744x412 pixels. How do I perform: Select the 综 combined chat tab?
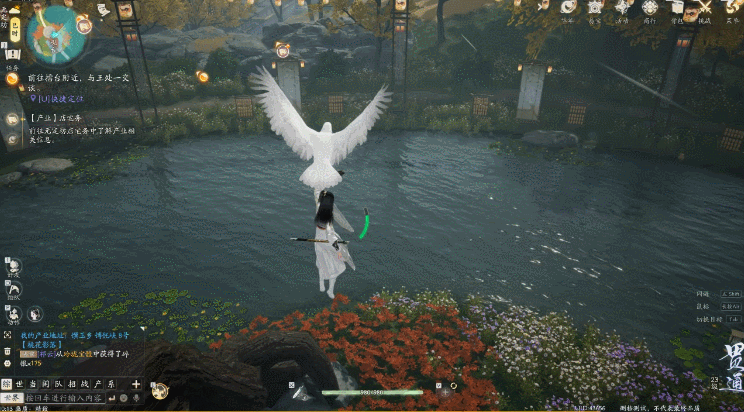(7, 384)
